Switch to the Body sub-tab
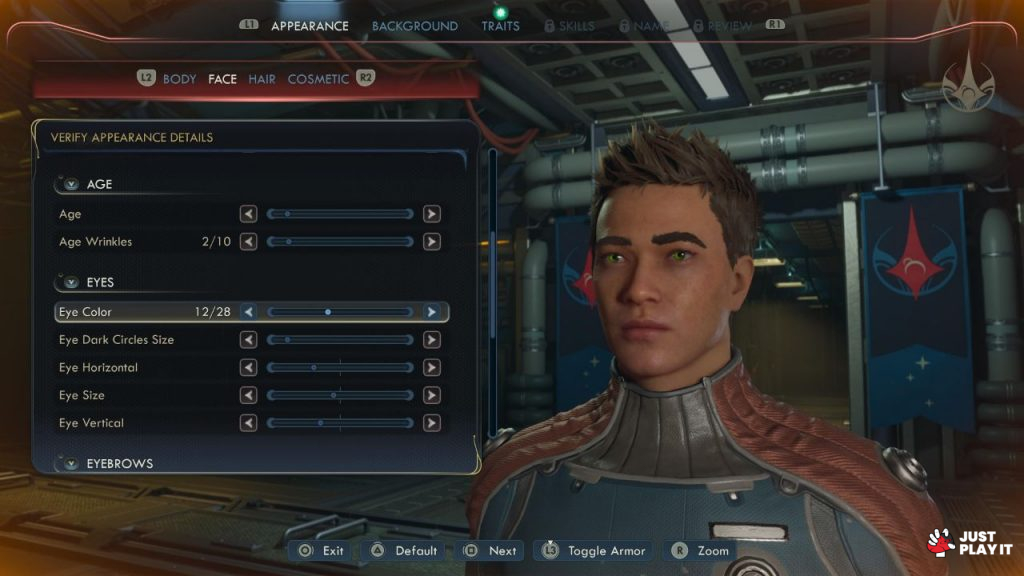 [x=179, y=79]
